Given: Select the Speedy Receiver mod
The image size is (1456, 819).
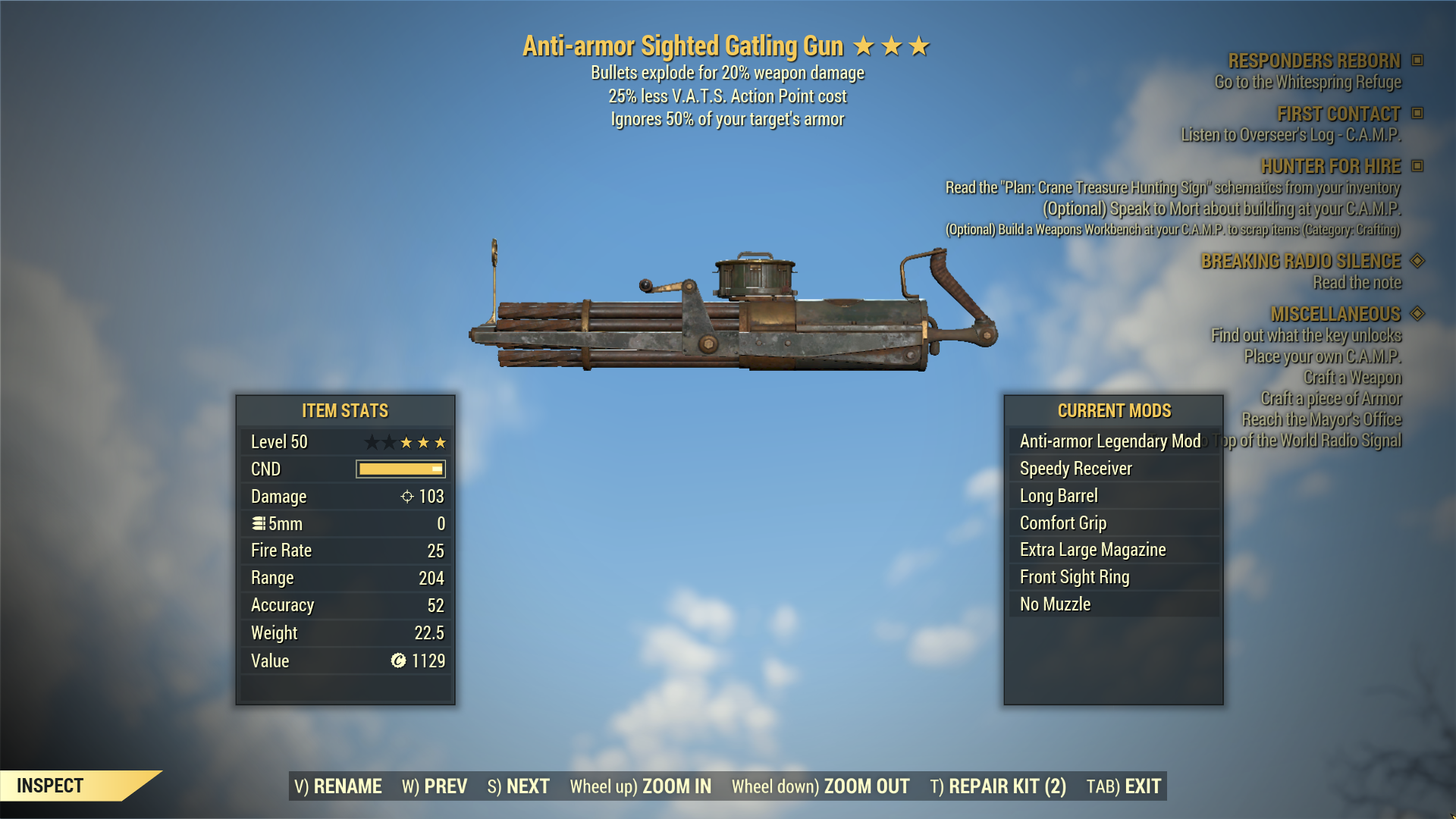Looking at the screenshot, I should click(x=1076, y=469).
